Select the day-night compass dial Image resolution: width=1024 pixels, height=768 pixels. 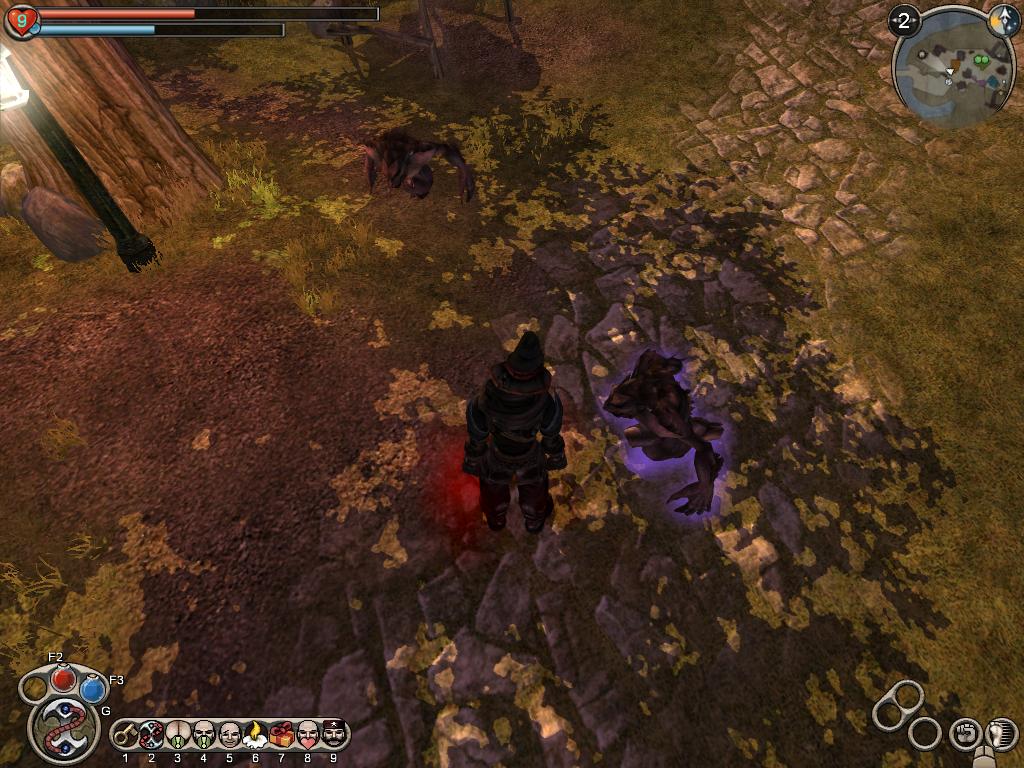pos(1003,22)
